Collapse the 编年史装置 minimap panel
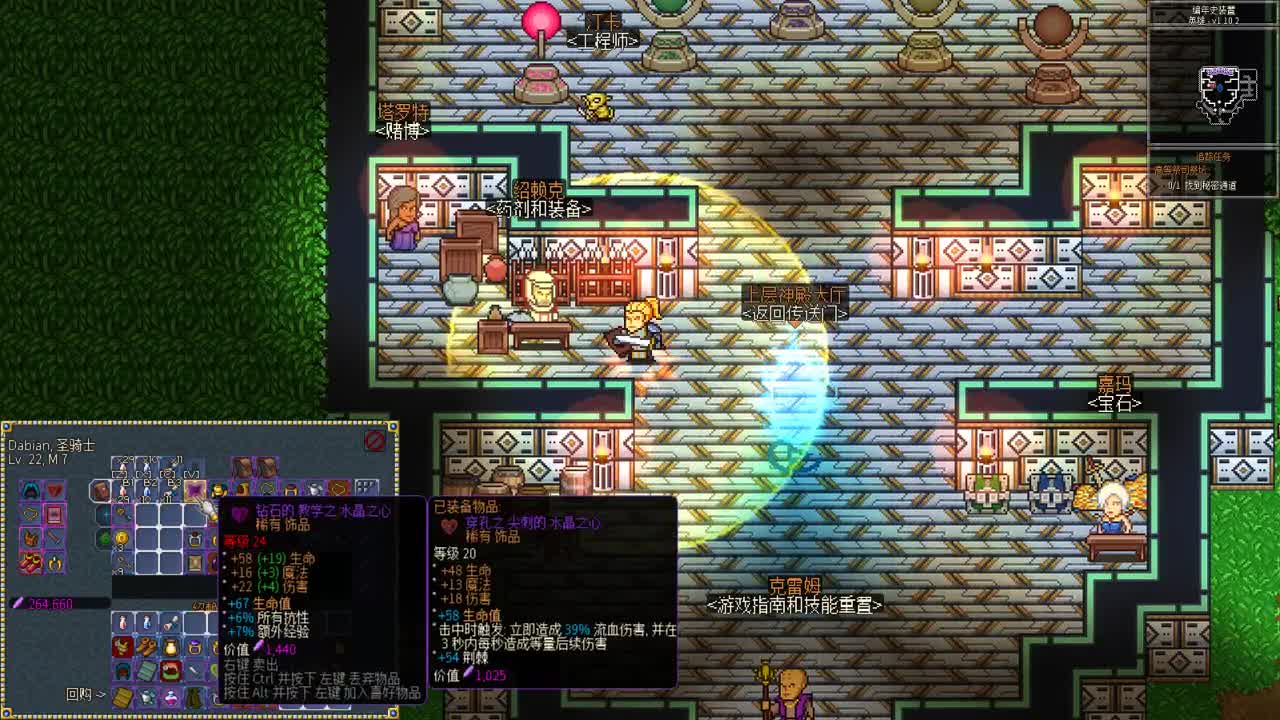Screen dimensions: 1280x720 (1213, 8)
